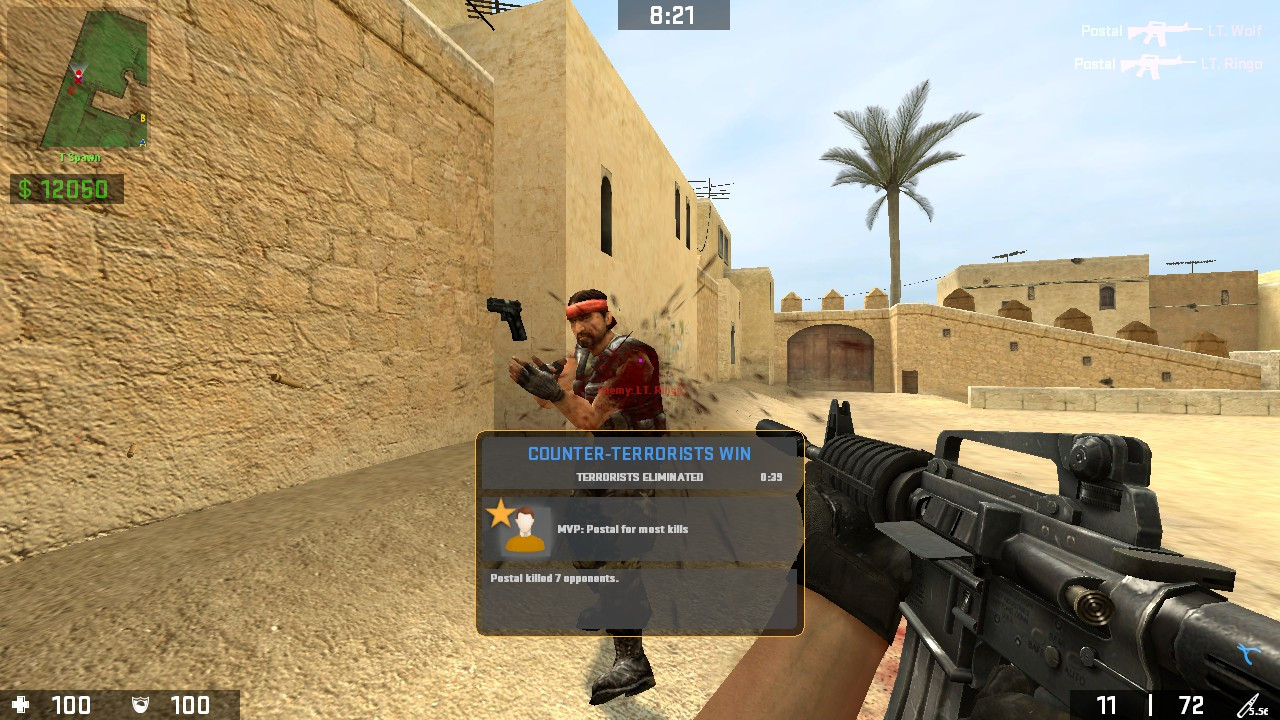Click the T Spawn label under the radar

[x=80, y=157]
